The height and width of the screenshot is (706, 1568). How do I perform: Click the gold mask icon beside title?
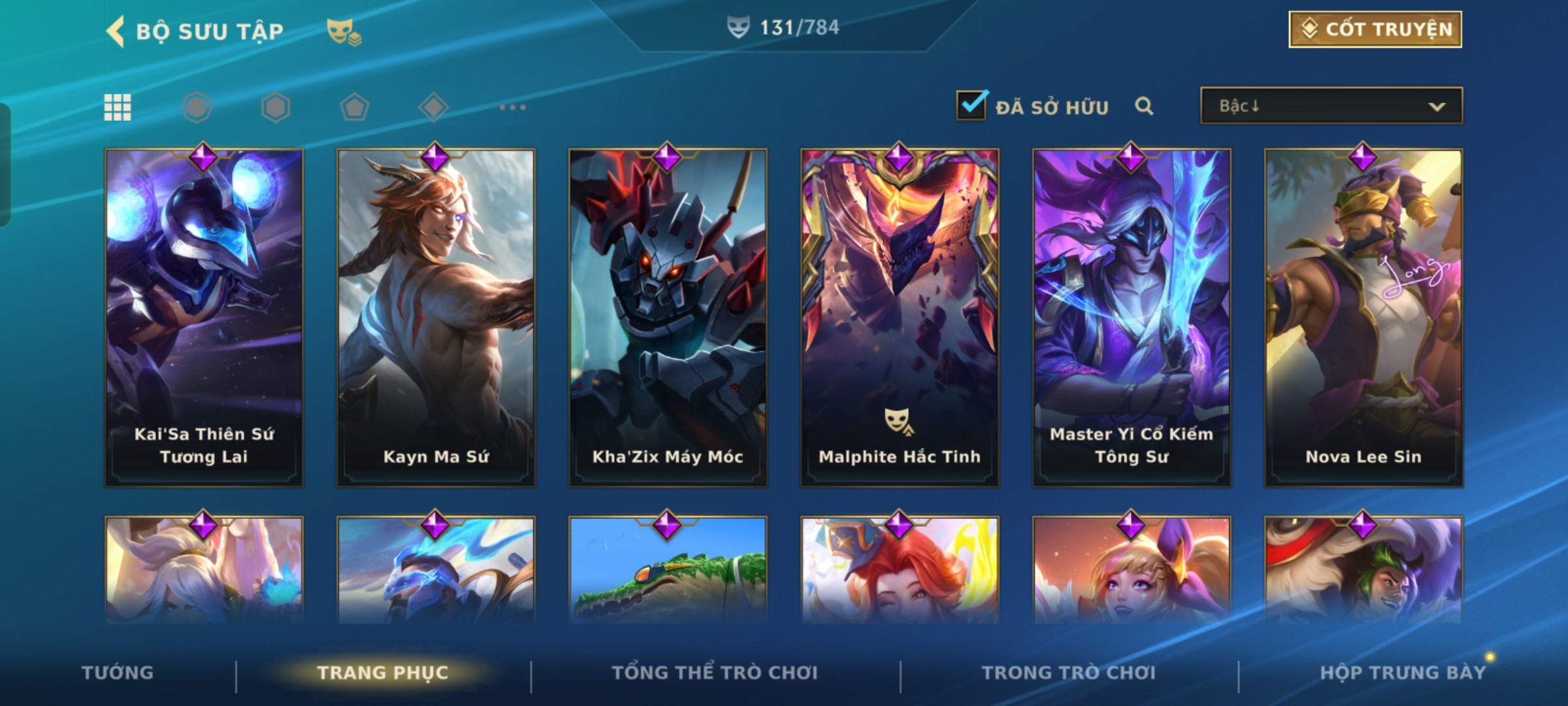(x=344, y=31)
